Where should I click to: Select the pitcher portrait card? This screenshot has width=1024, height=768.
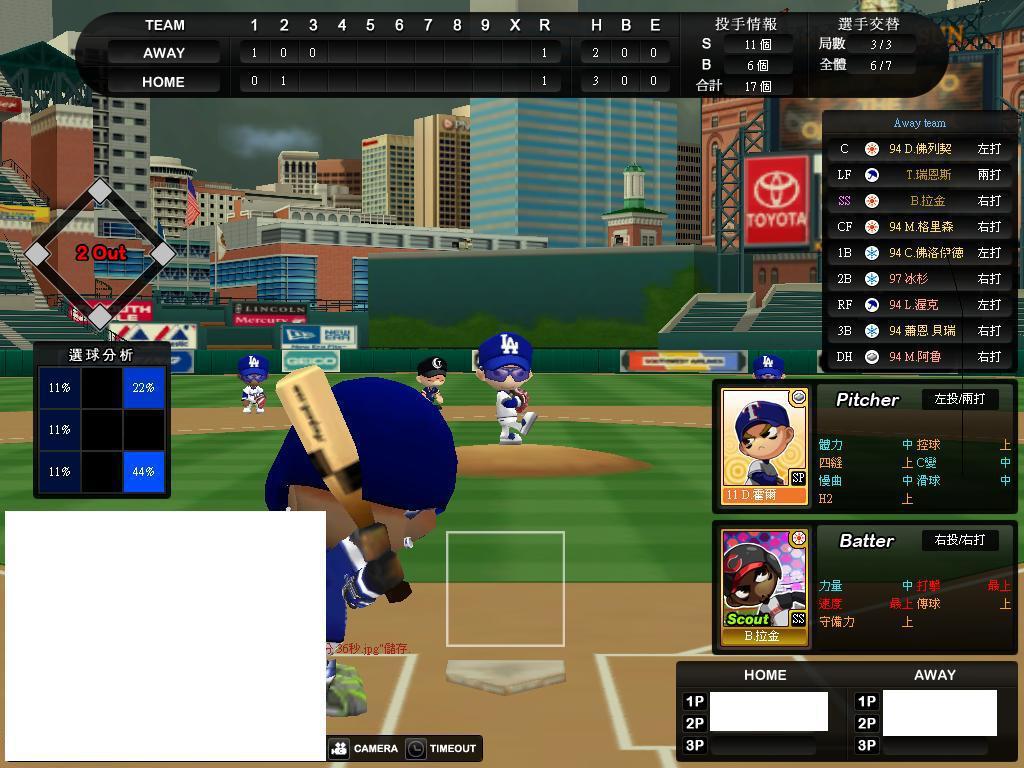[764, 446]
